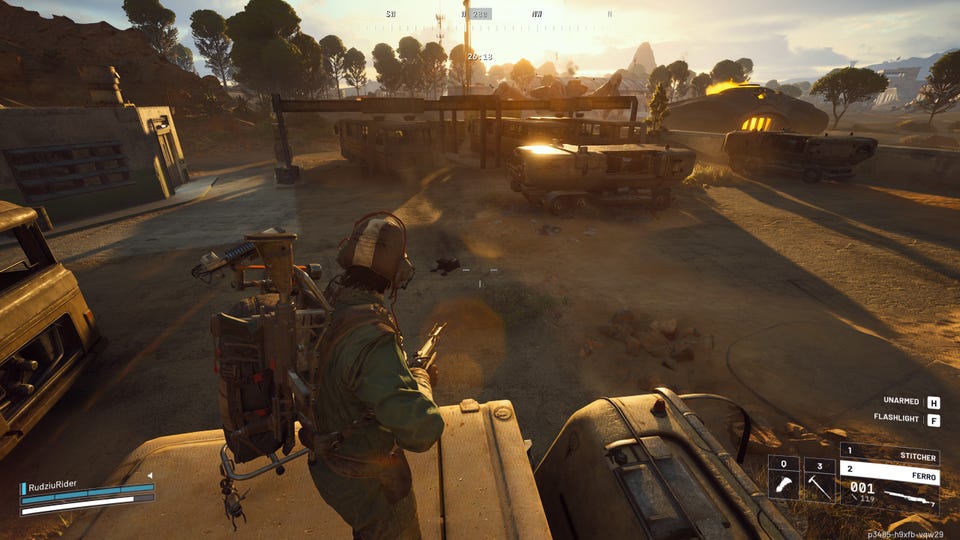
Task: Choose the Ferro weapon slot
Action: (889, 471)
